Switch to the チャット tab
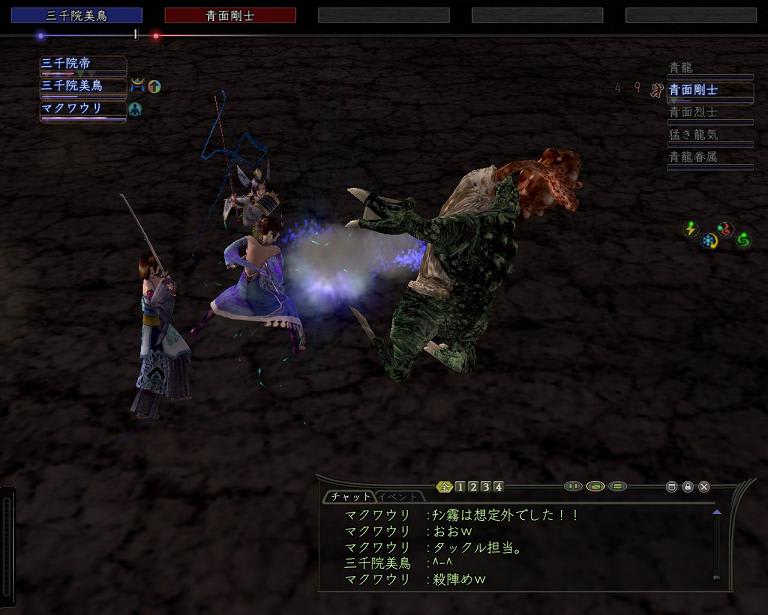Image resolution: width=768 pixels, height=615 pixels. pos(349,496)
